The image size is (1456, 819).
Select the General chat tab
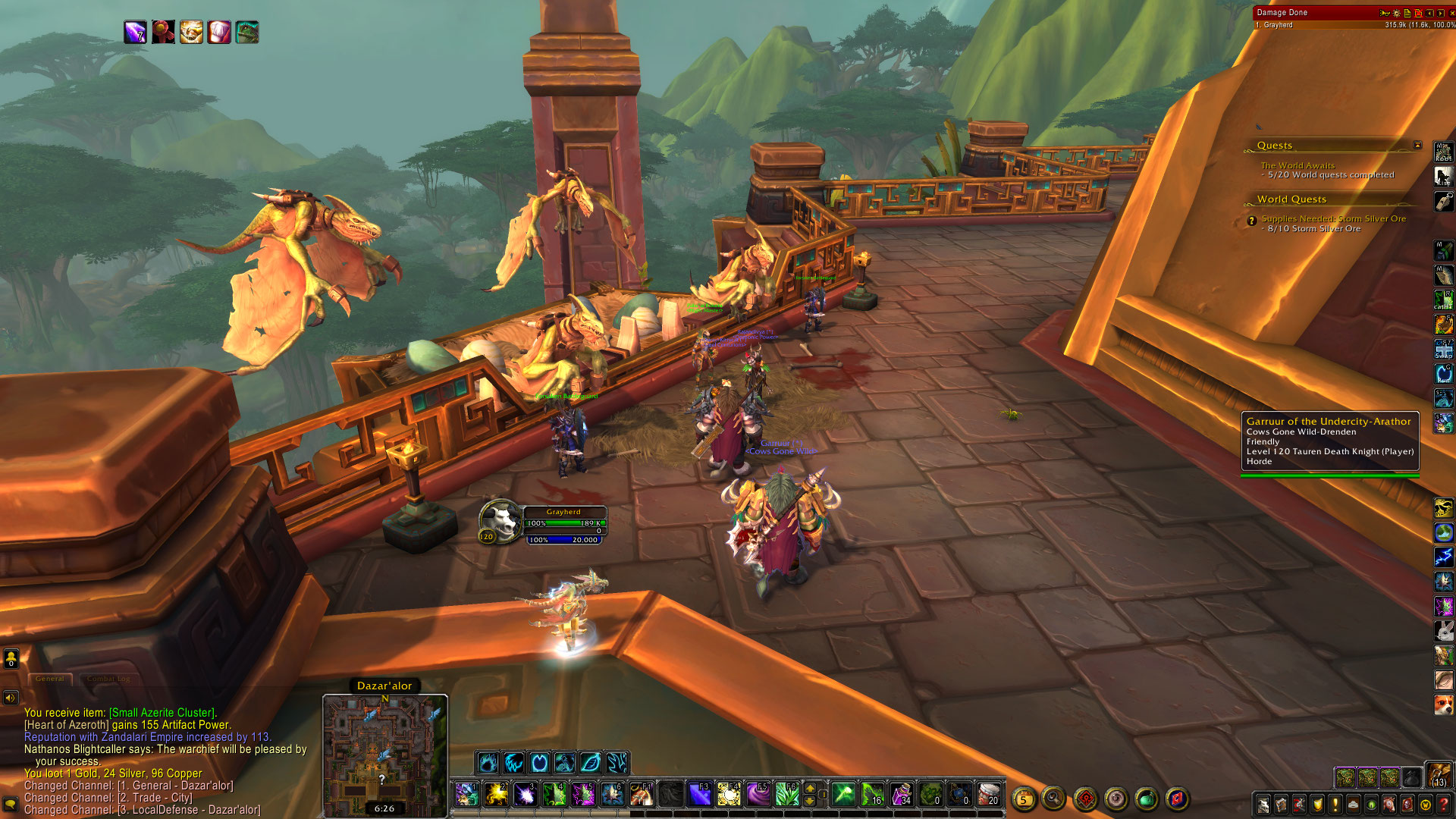click(x=50, y=679)
